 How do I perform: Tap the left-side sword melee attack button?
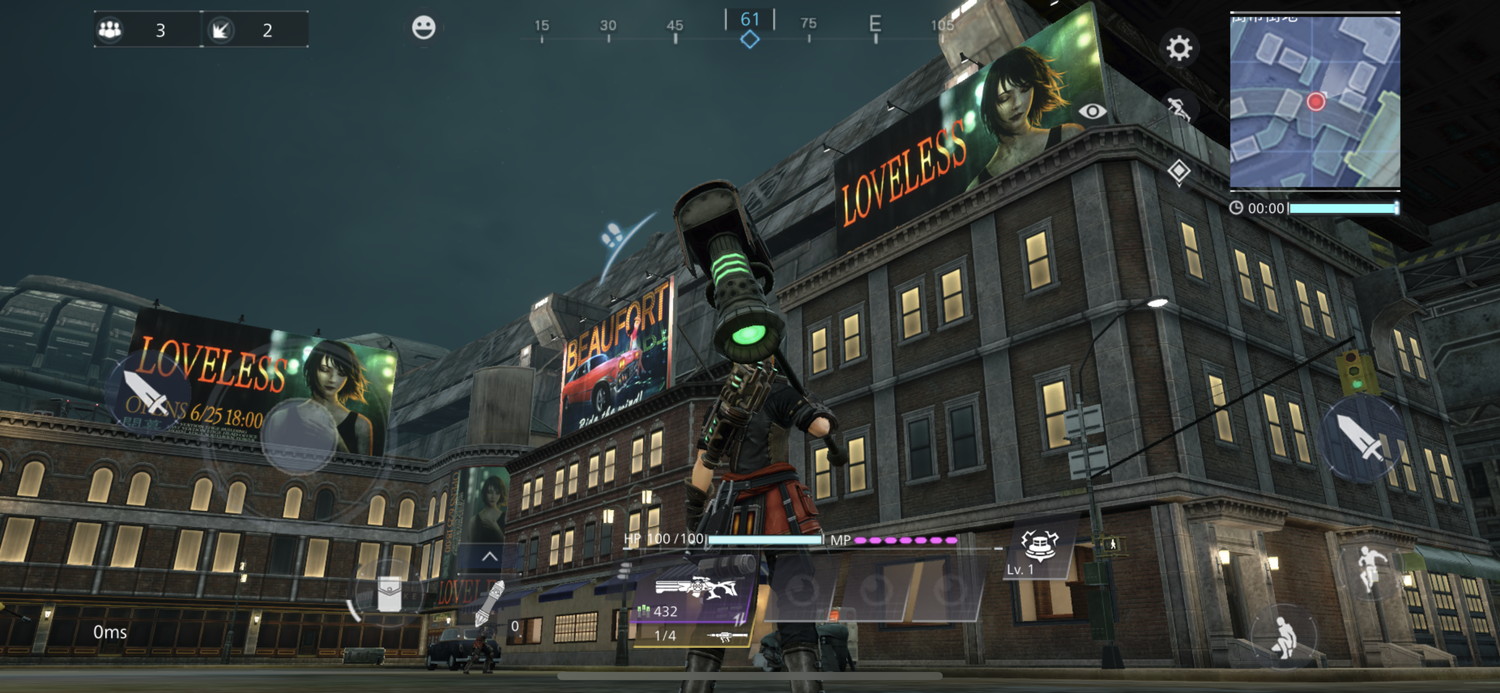pos(147,393)
